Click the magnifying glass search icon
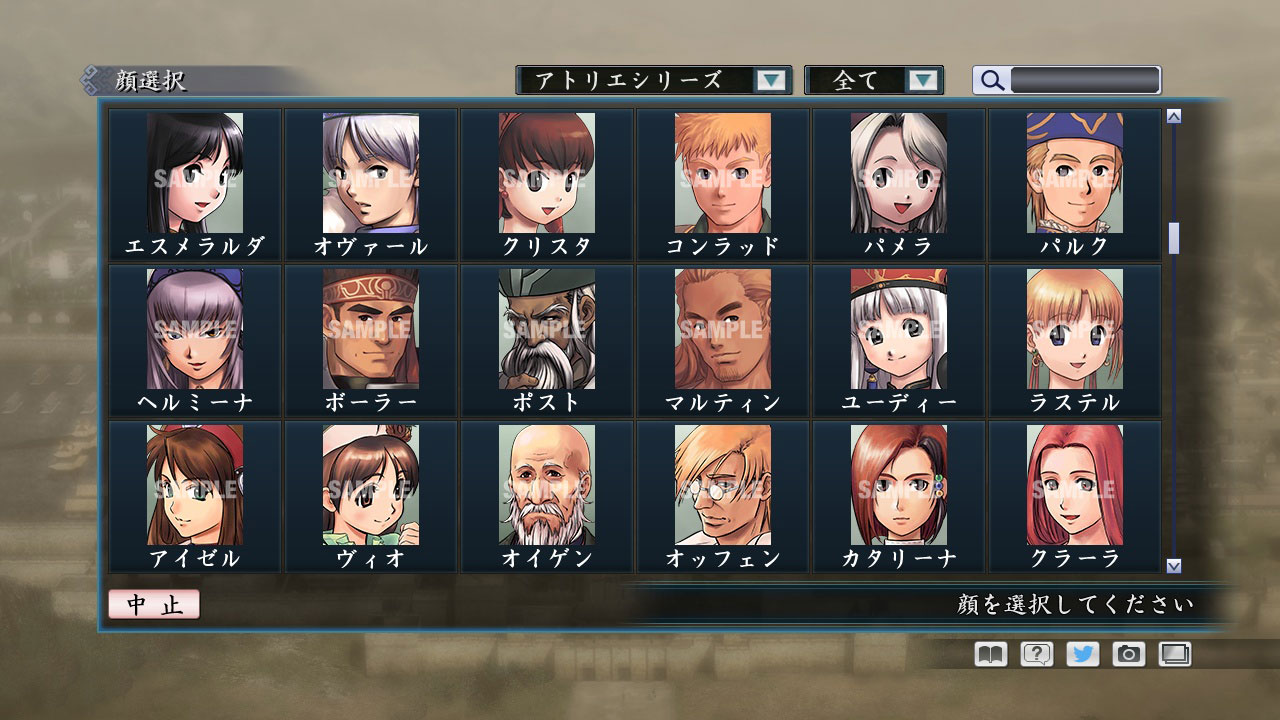 point(991,80)
